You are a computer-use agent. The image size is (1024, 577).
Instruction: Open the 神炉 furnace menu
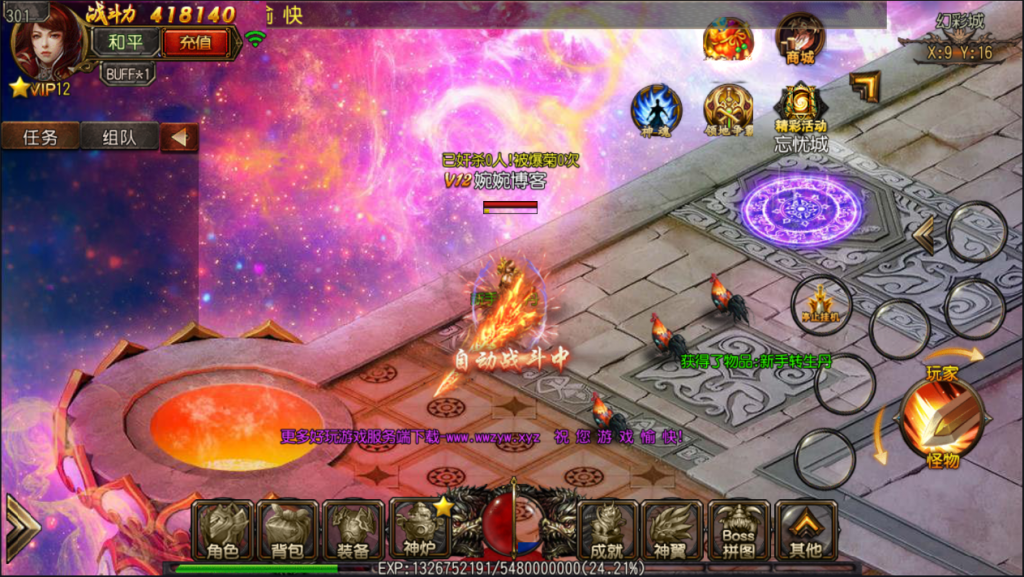click(419, 529)
